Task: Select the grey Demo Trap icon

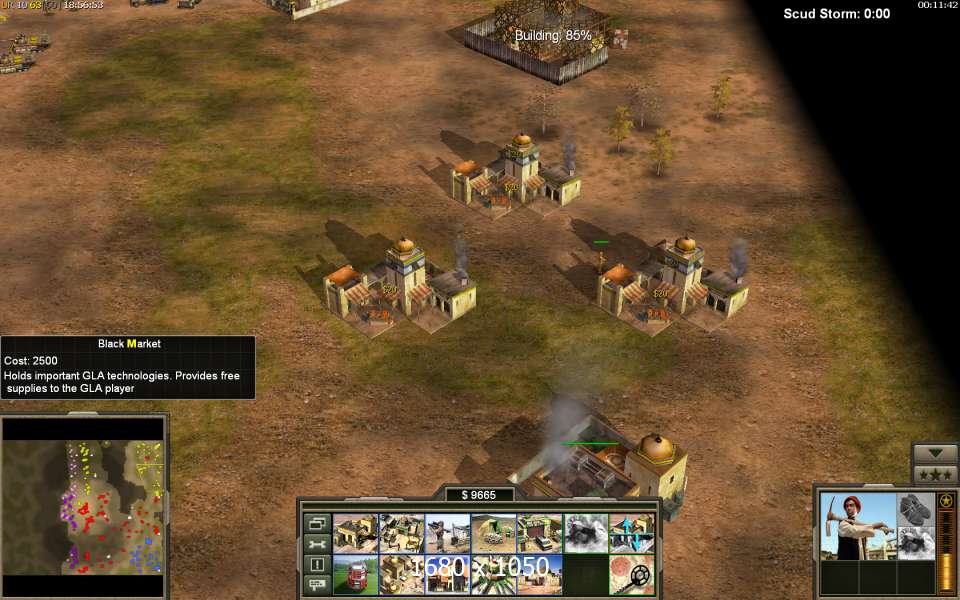Action: pyautogui.click(x=586, y=534)
